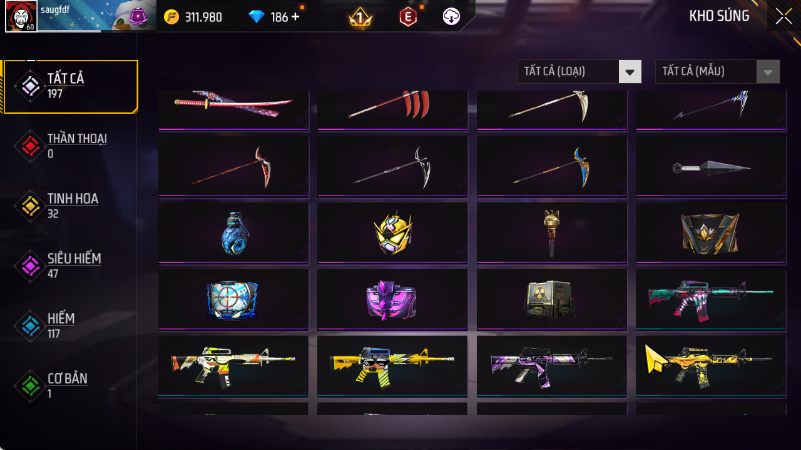Viewport: 801px width, 450px height.
Task: Switch to the Thần Thoại tab
Action: pyautogui.click(x=70, y=145)
